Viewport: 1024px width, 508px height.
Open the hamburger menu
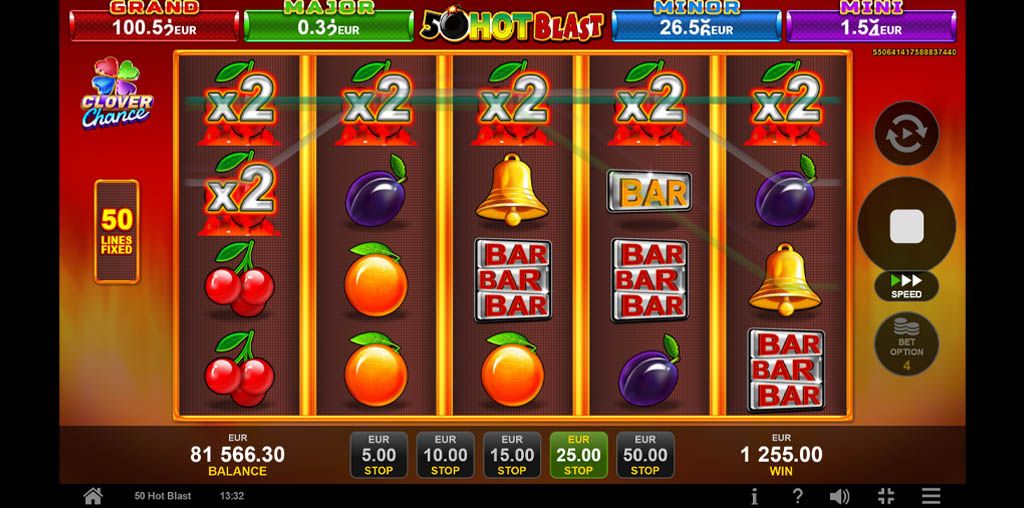pos(931,496)
